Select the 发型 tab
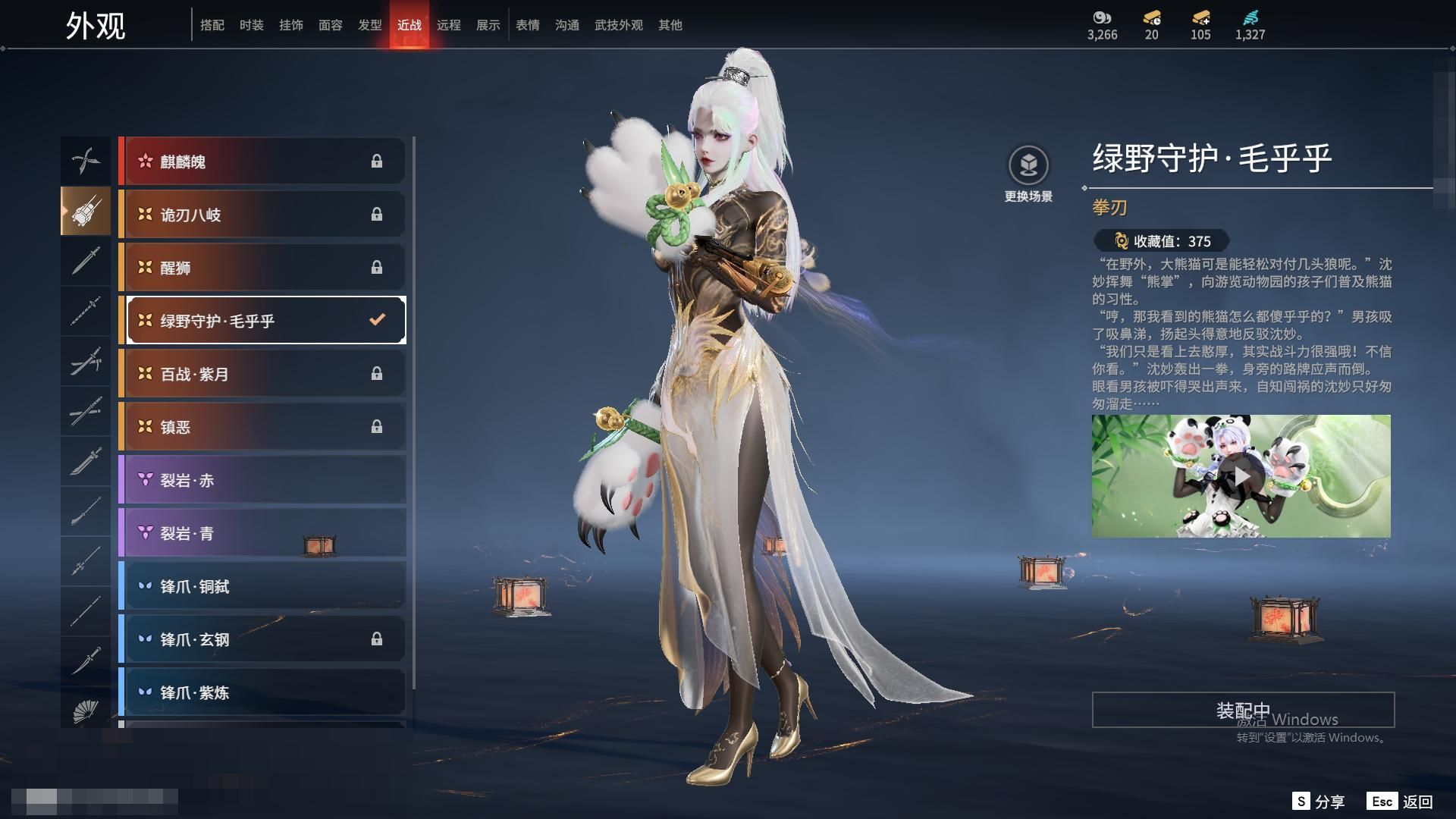The image size is (1456, 819). coord(369,25)
